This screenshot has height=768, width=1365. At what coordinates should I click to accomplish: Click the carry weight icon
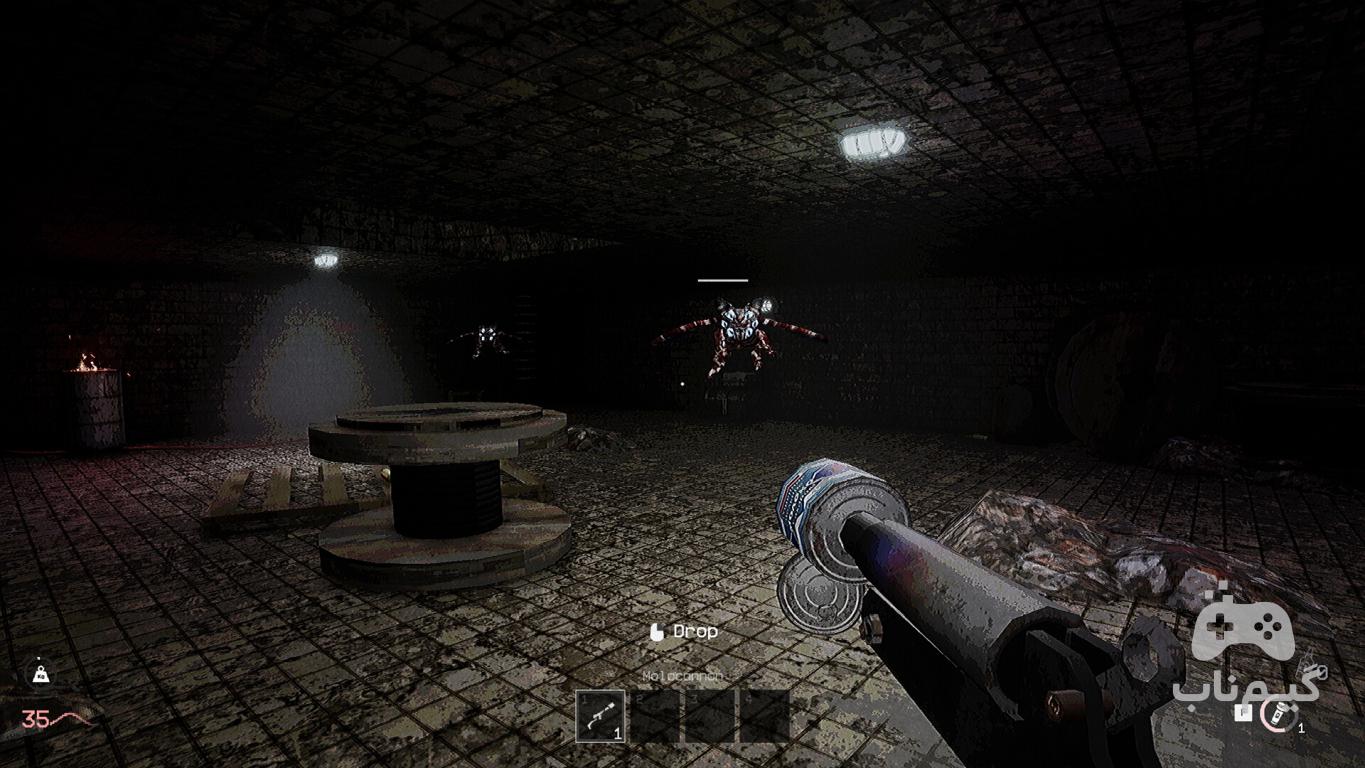pos(40,675)
